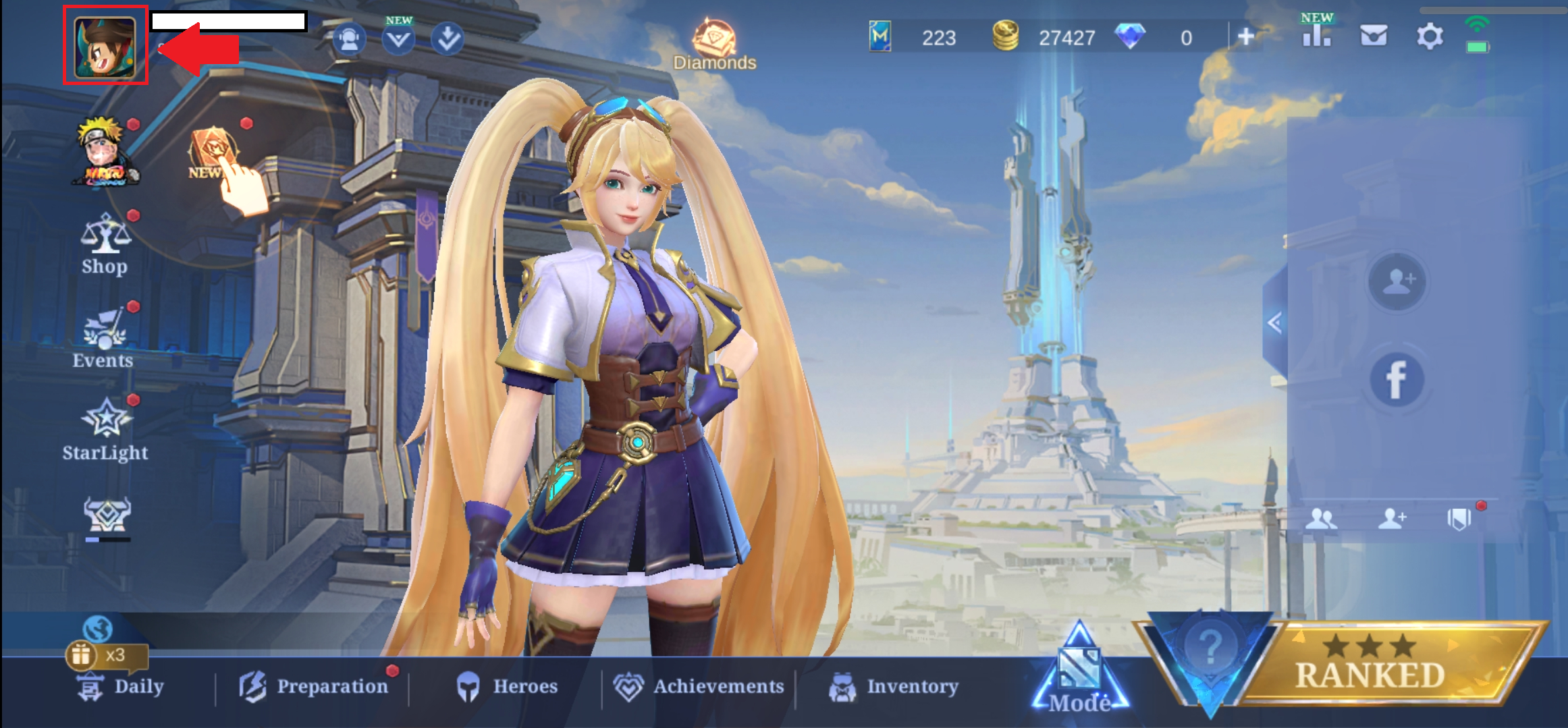Open the Shop menu
The image size is (1568, 728).
tap(105, 244)
